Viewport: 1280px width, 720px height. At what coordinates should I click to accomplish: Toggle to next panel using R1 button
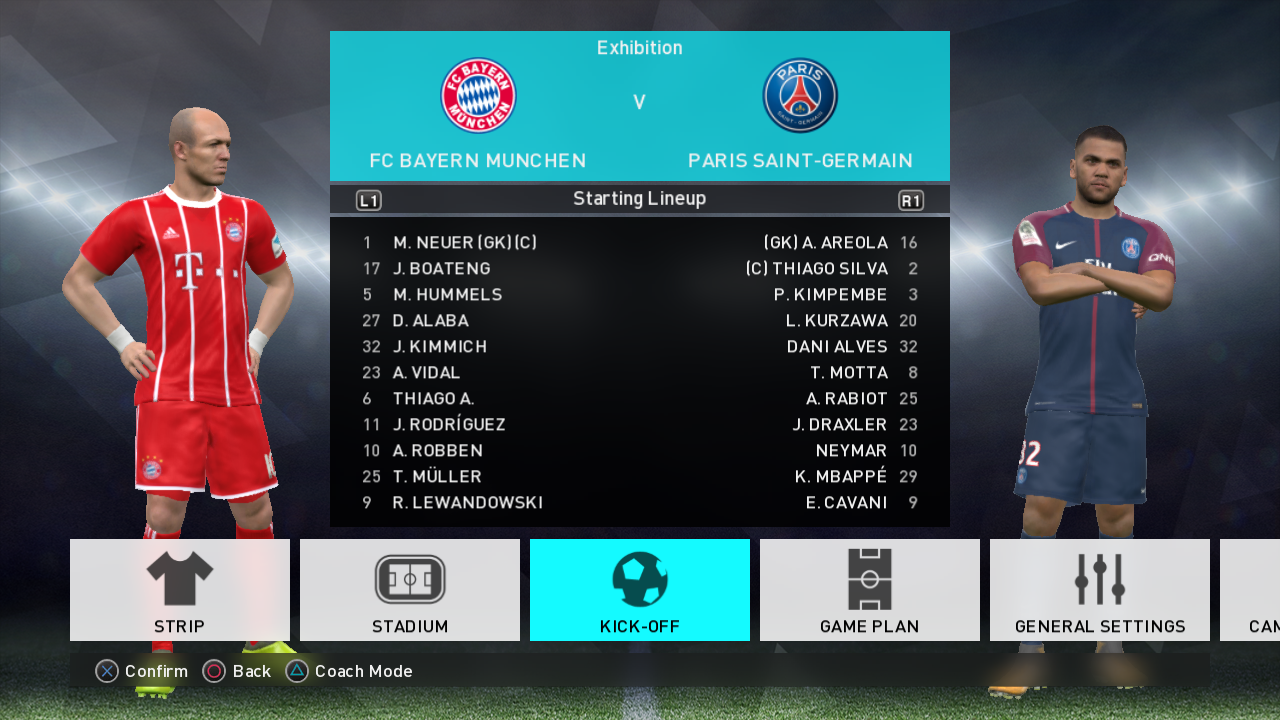(x=913, y=199)
